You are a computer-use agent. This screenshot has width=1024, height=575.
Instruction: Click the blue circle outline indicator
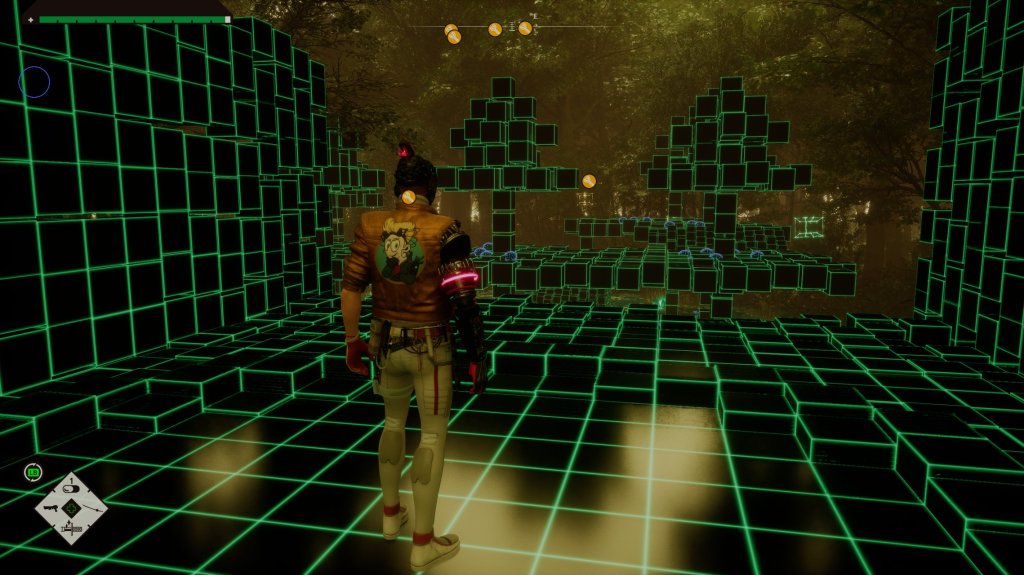click(x=34, y=82)
